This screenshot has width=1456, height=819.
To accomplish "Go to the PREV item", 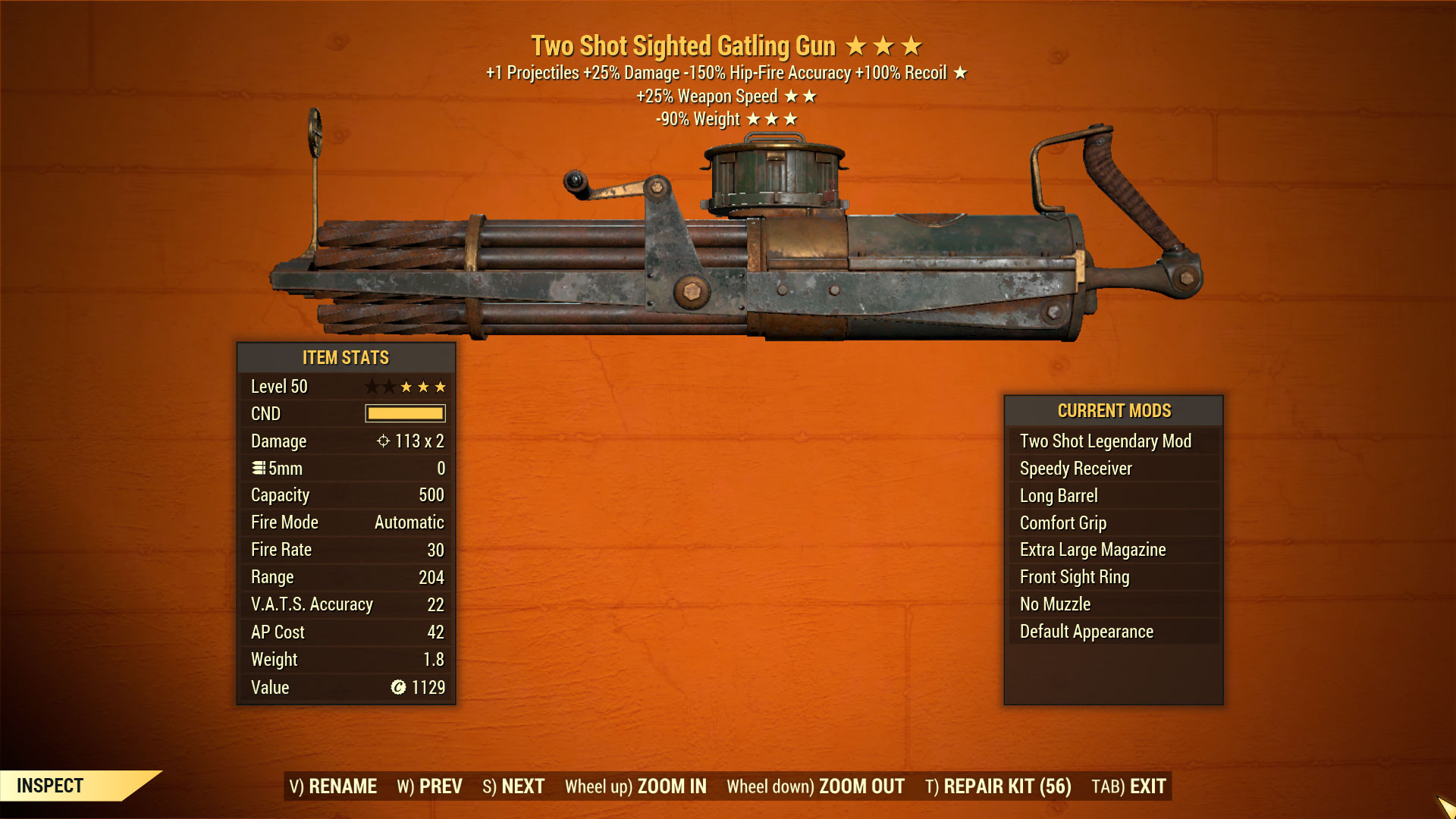I will pos(429,786).
